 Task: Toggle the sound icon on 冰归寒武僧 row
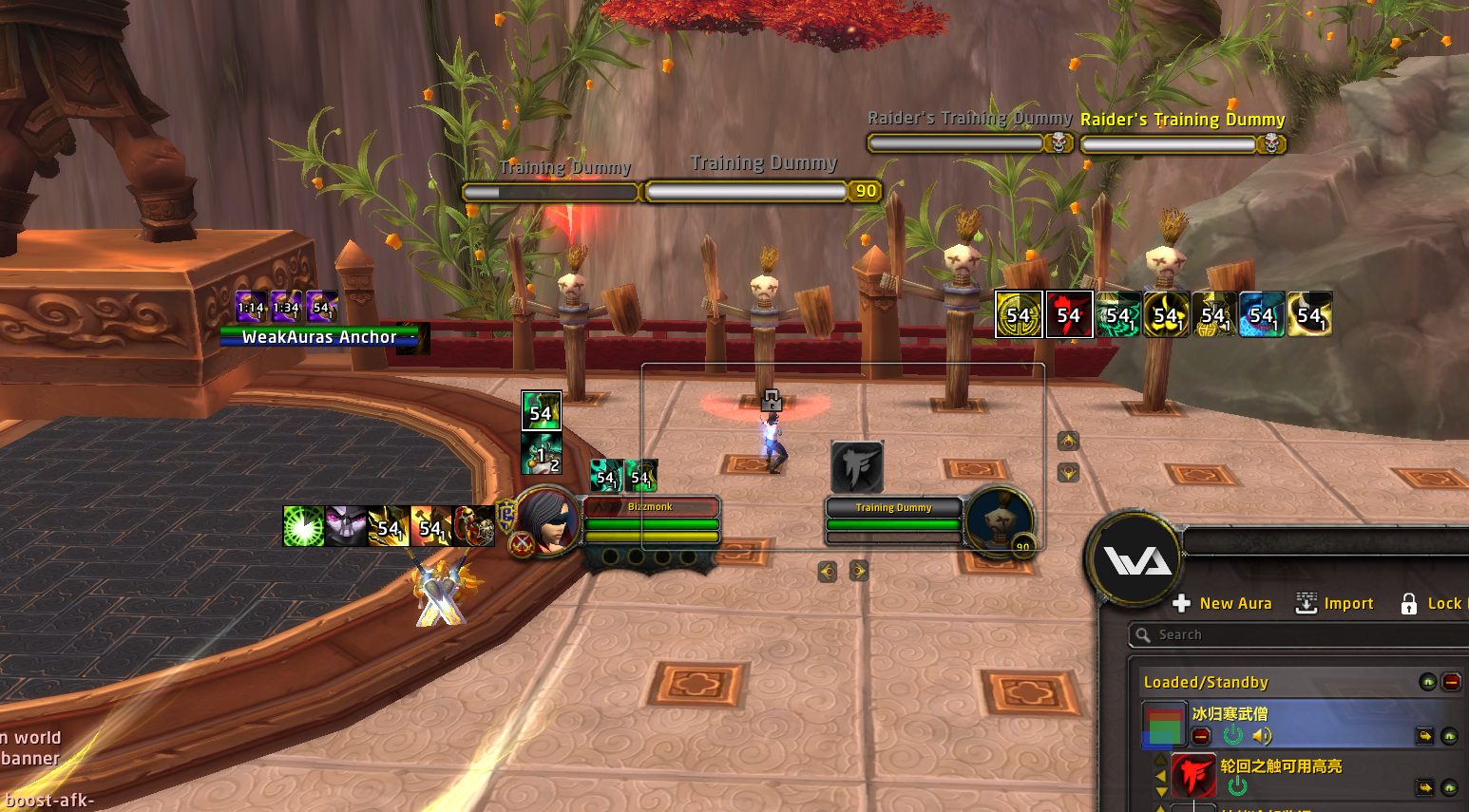1262,736
